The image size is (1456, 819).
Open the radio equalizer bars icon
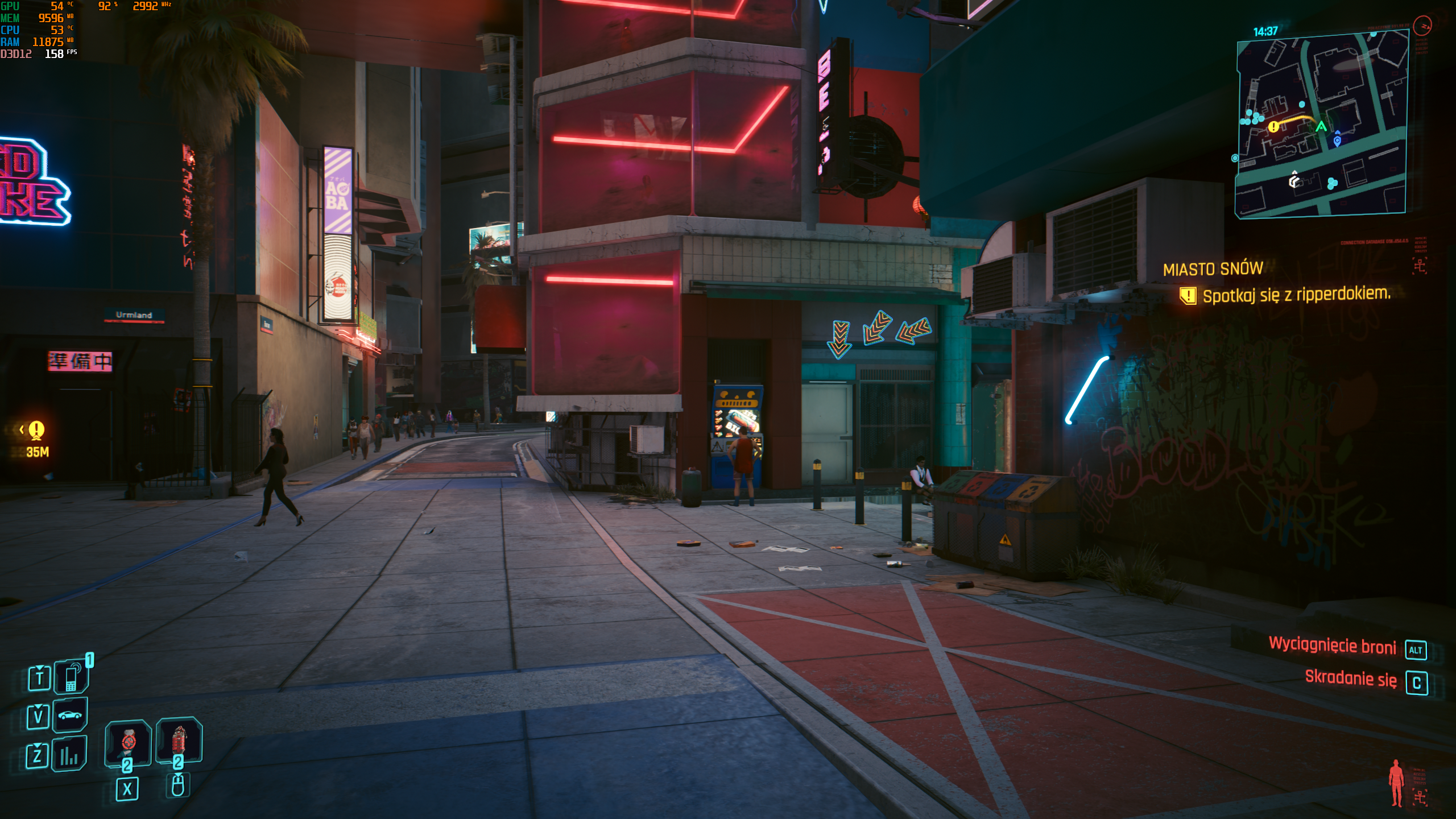(69, 754)
